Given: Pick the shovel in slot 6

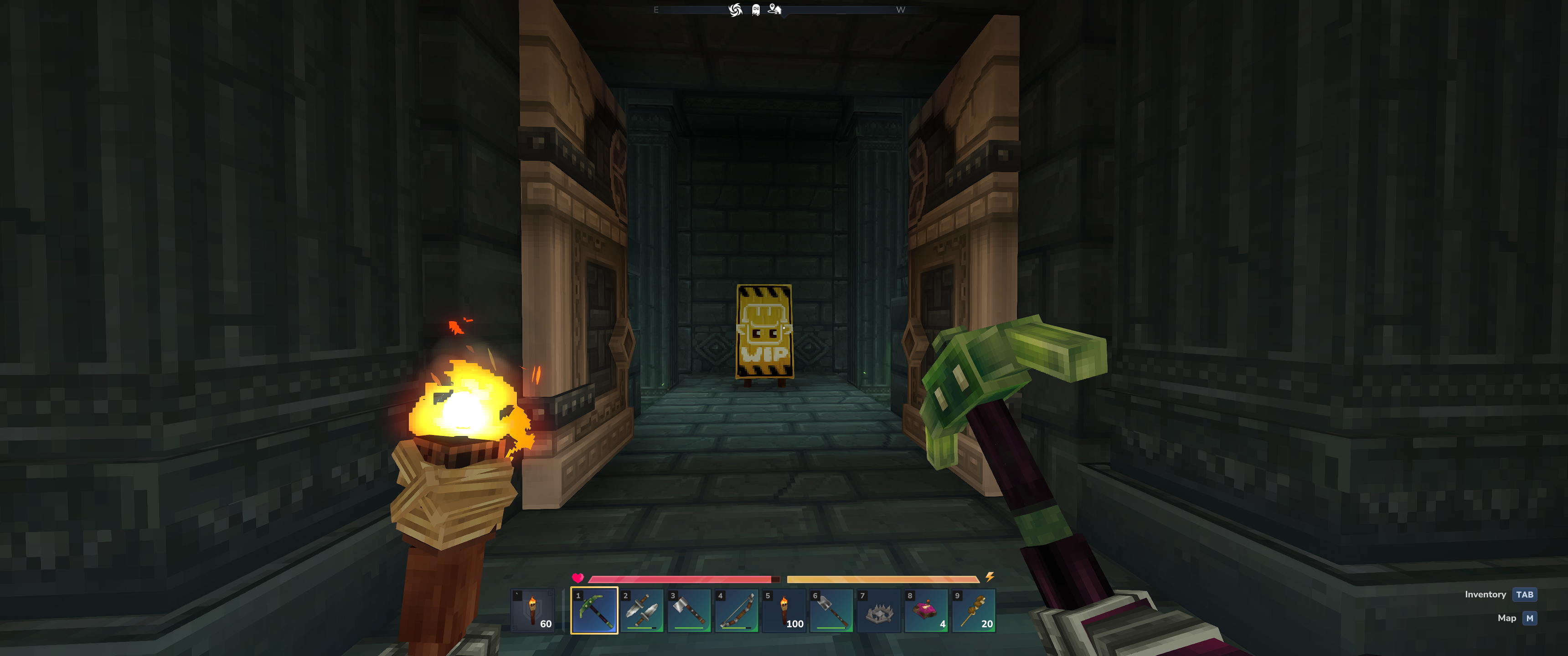Looking at the screenshot, I should point(831,610).
